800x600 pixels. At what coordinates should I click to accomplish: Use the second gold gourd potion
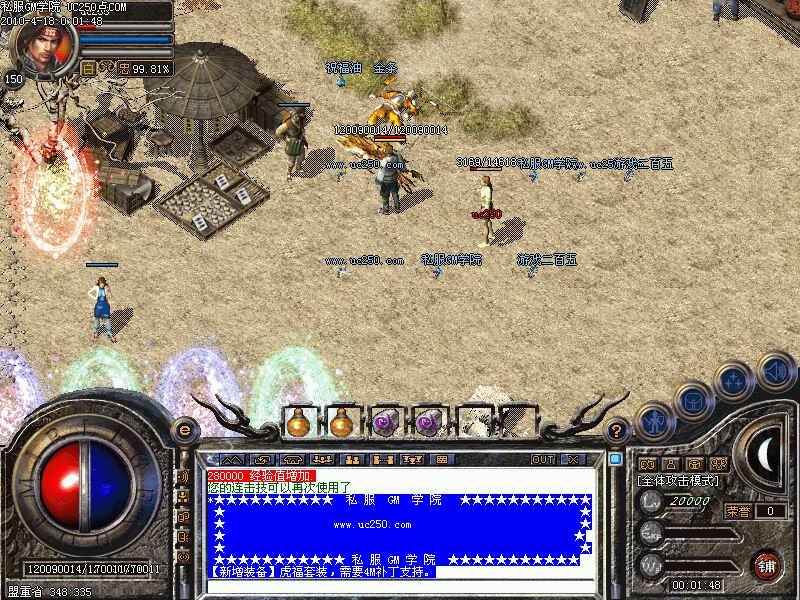click(341, 423)
